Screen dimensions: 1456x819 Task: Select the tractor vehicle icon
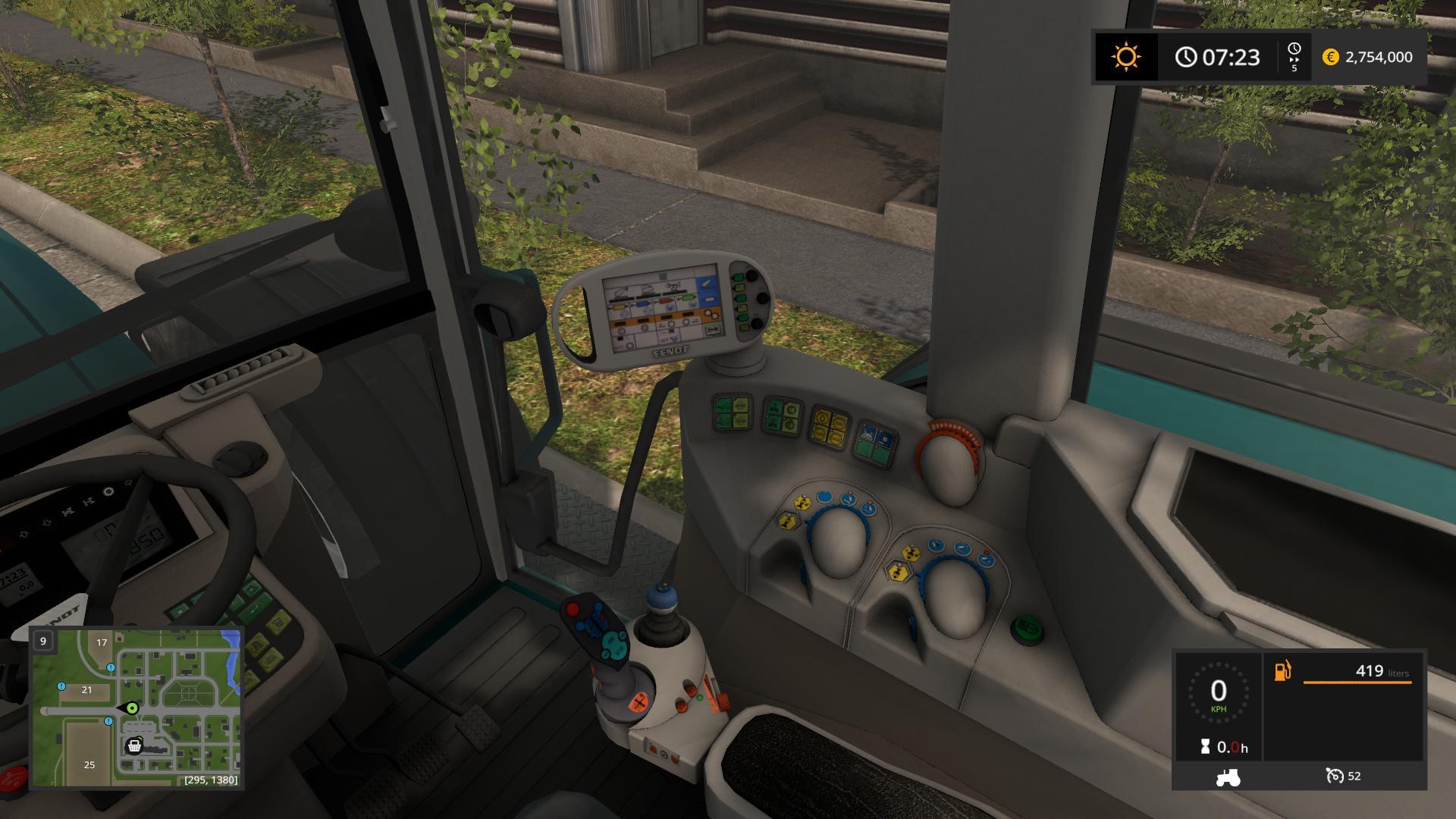(x=1228, y=777)
